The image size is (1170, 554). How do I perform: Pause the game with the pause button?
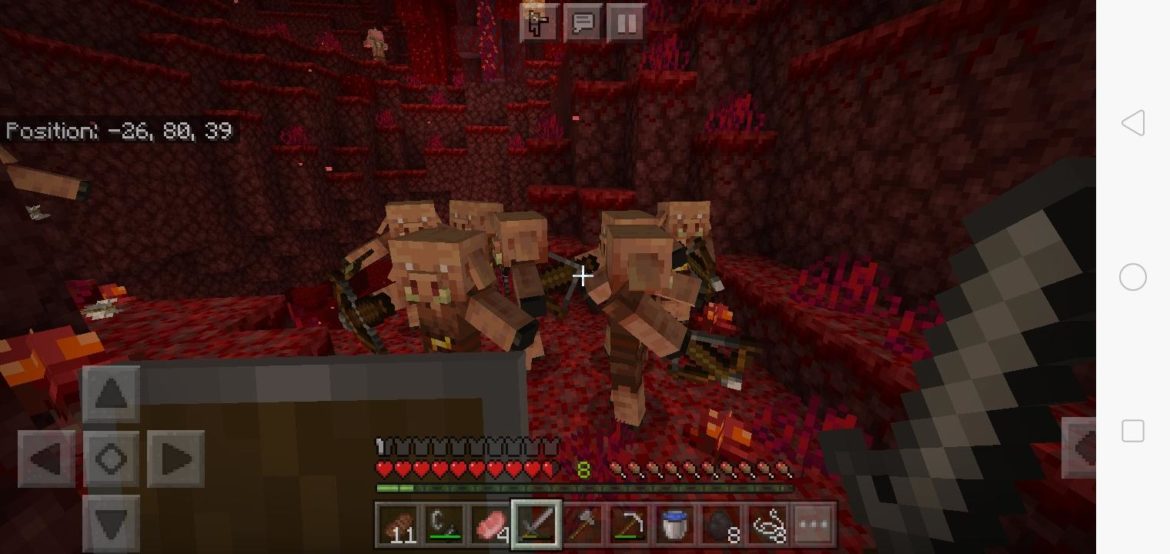point(624,23)
